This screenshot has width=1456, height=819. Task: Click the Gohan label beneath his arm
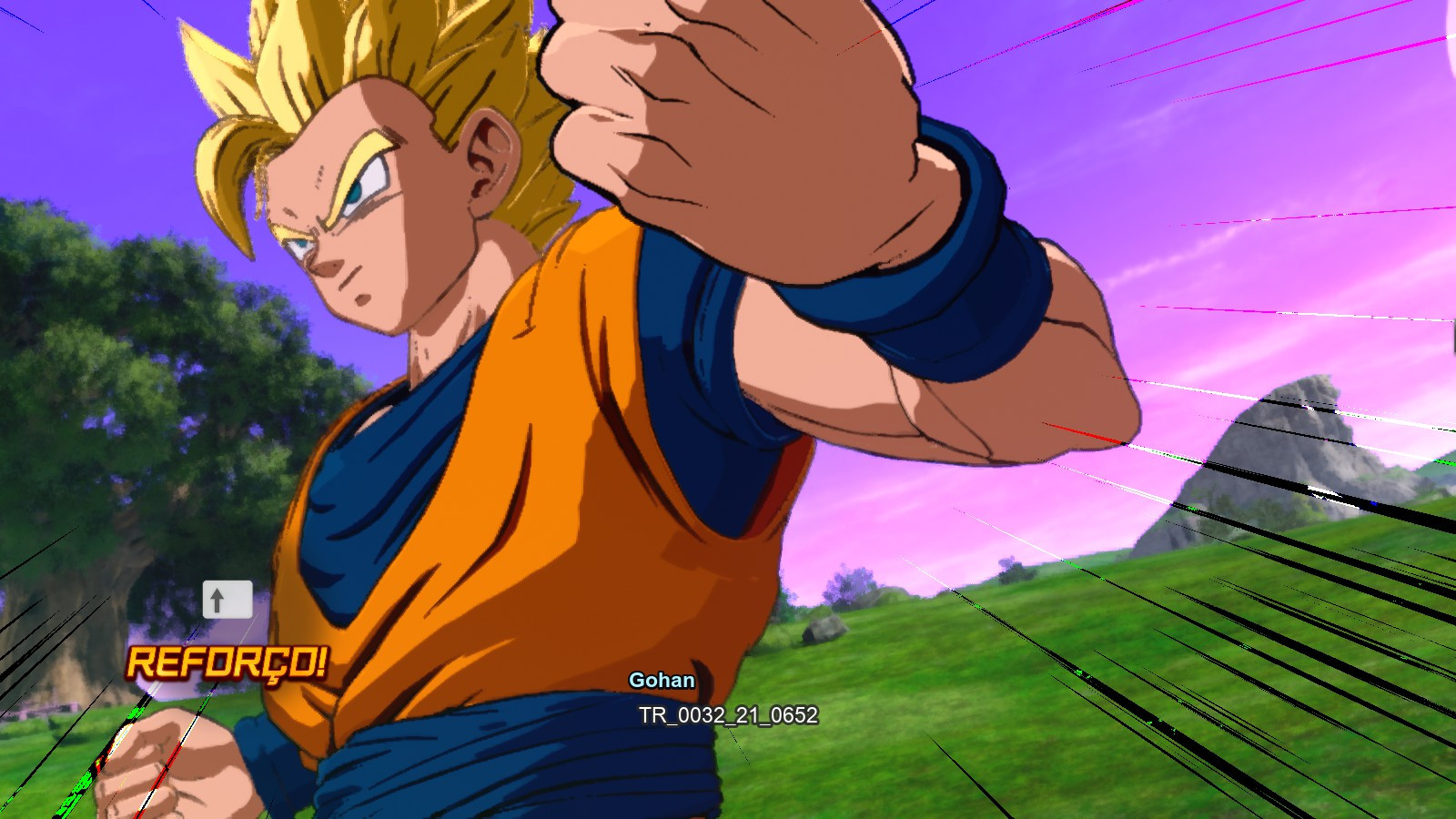663,680
